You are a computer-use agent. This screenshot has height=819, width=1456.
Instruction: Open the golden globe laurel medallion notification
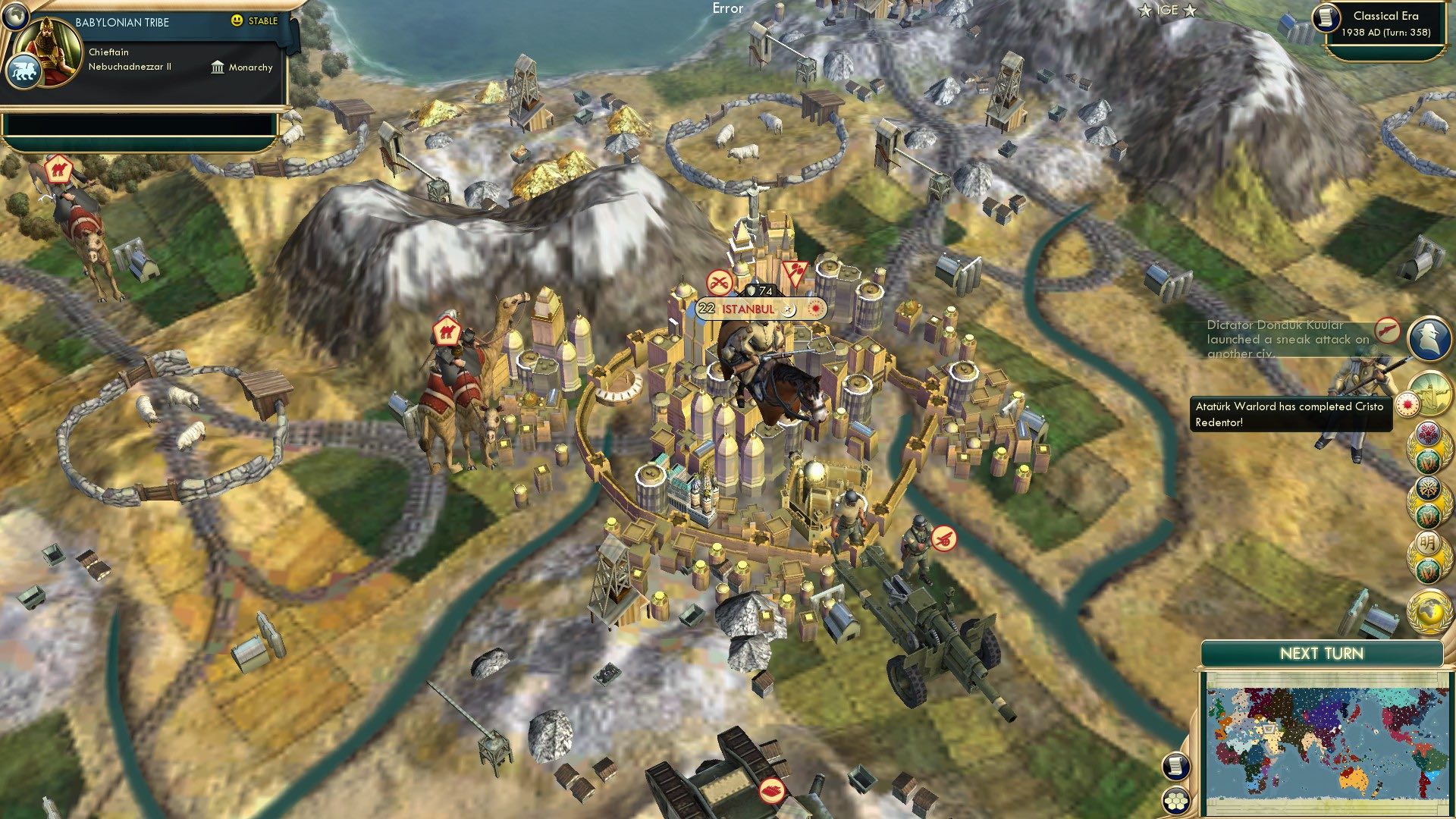click(x=1427, y=607)
